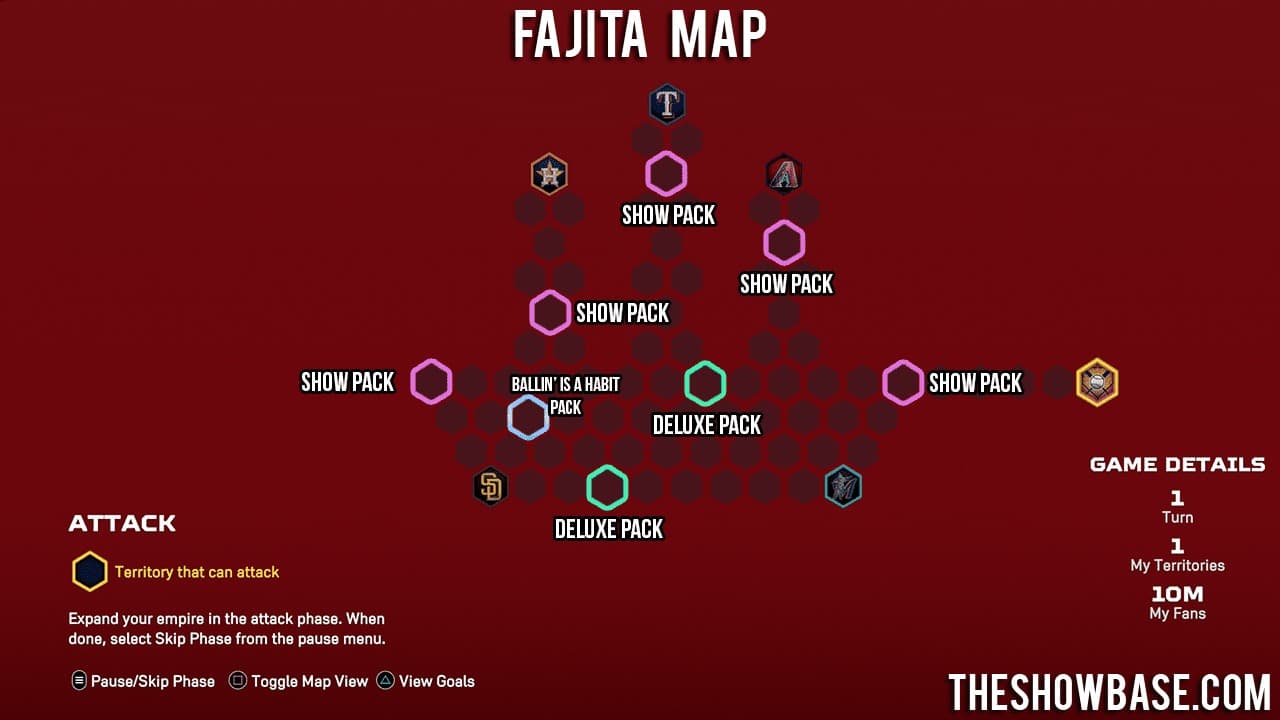The width and height of the screenshot is (1280, 720).
Task: Click the controller Pause/Skip Phase icon
Action: 77,681
